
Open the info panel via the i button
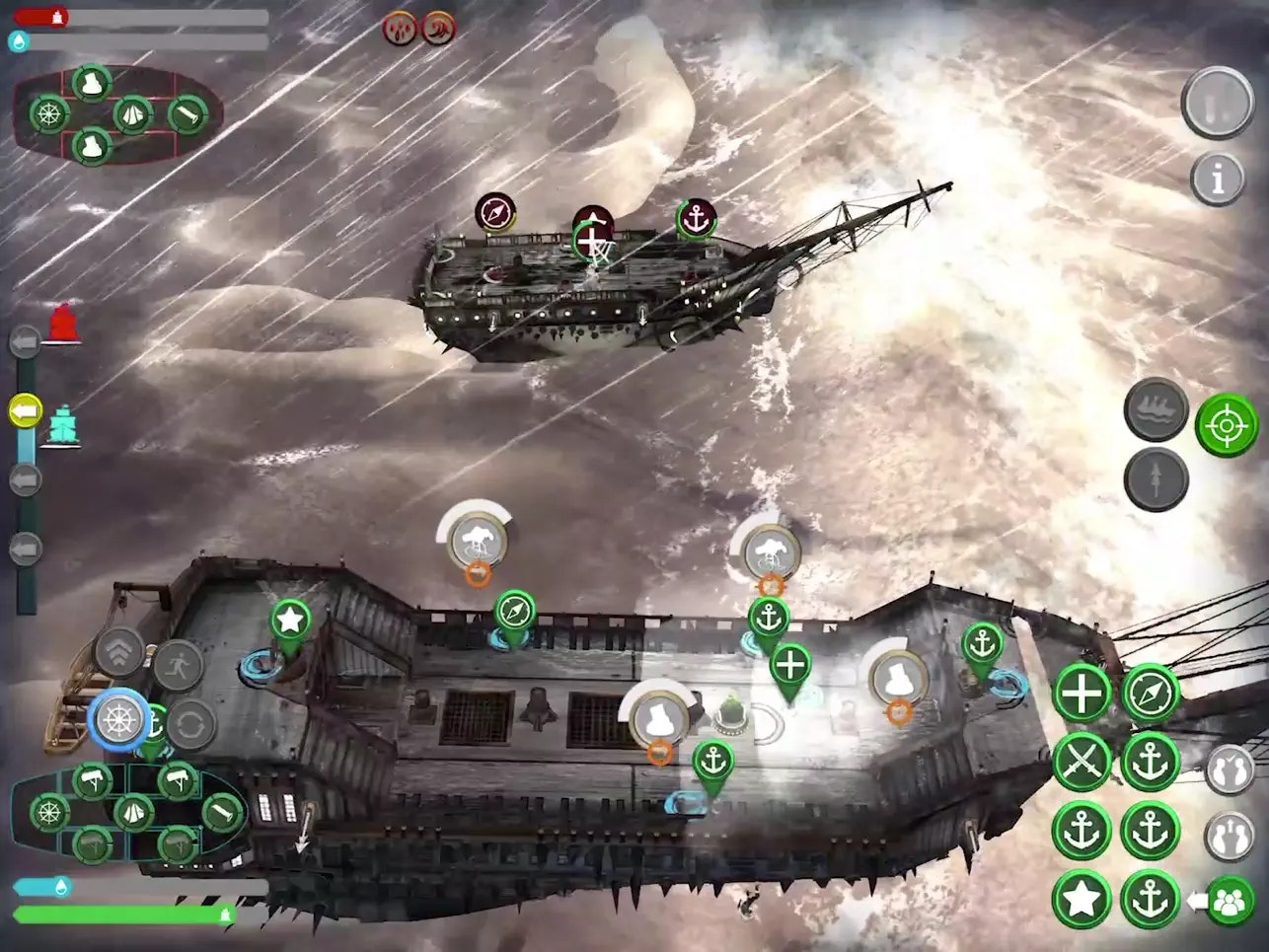pyautogui.click(x=1216, y=178)
